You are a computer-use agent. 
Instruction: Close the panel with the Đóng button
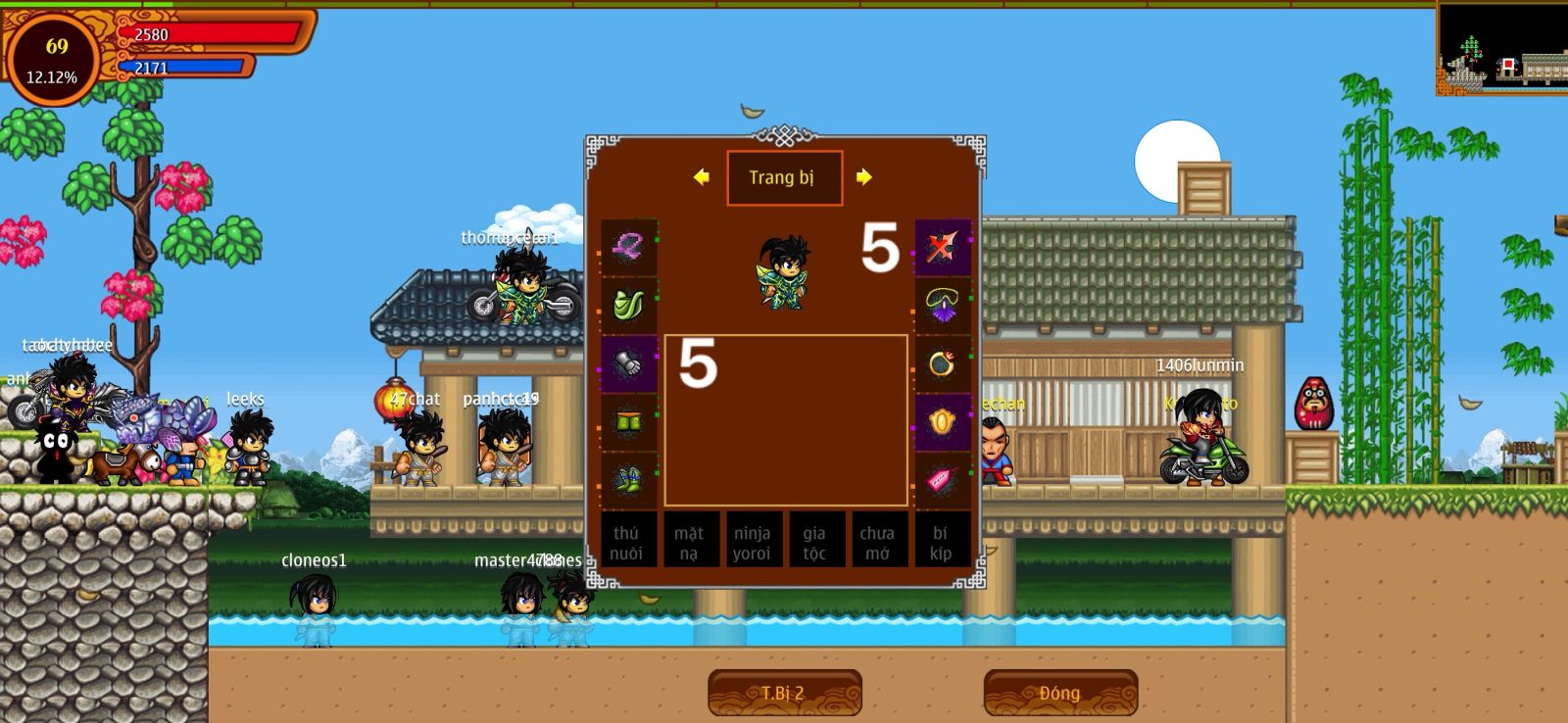click(x=1060, y=693)
